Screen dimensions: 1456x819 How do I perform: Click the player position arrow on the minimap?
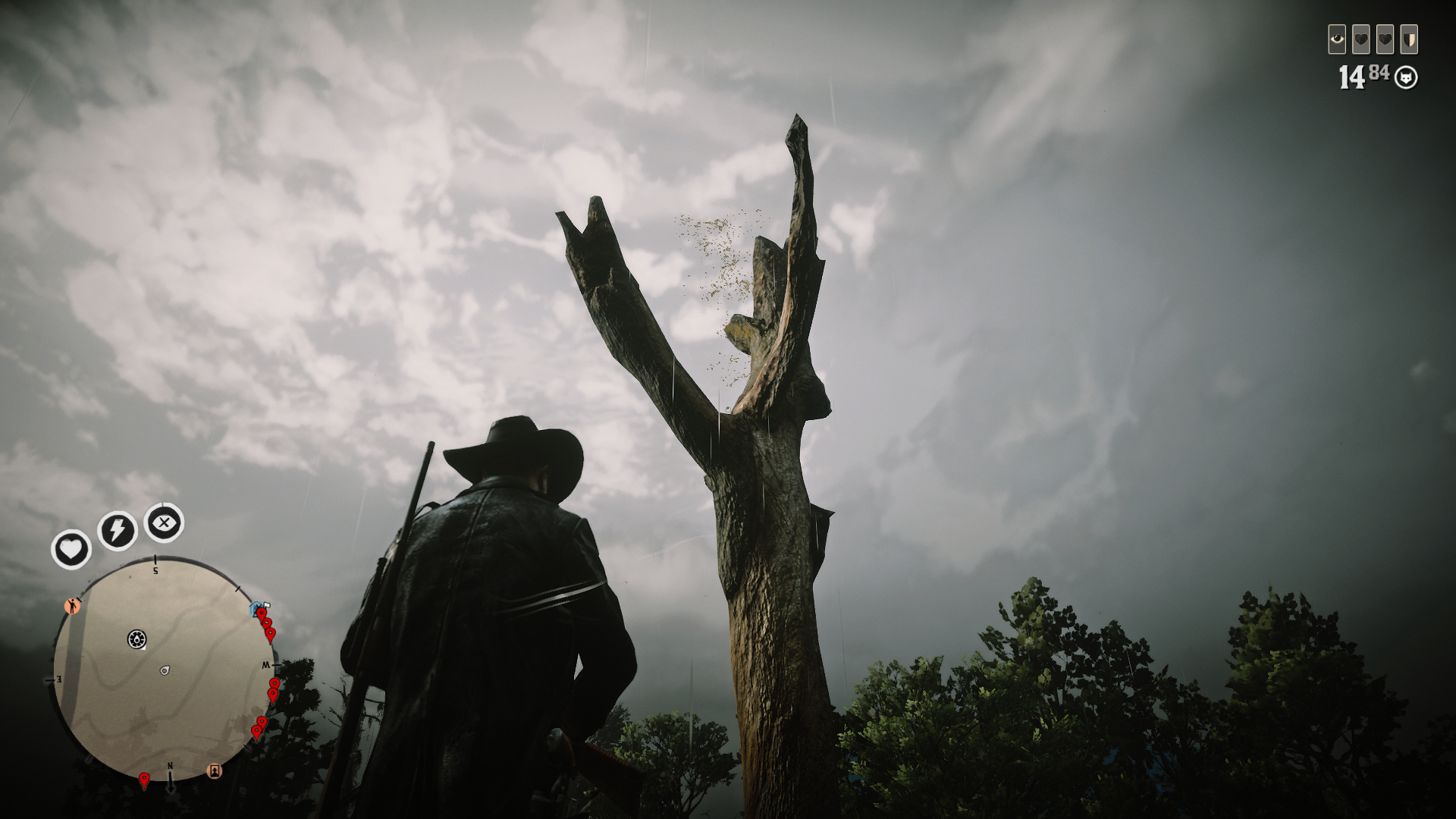(x=164, y=670)
